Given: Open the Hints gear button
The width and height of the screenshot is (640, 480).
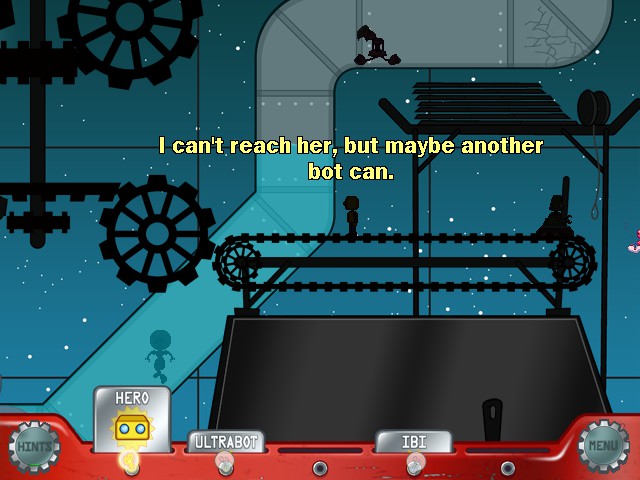Looking at the screenshot, I should tap(33, 447).
